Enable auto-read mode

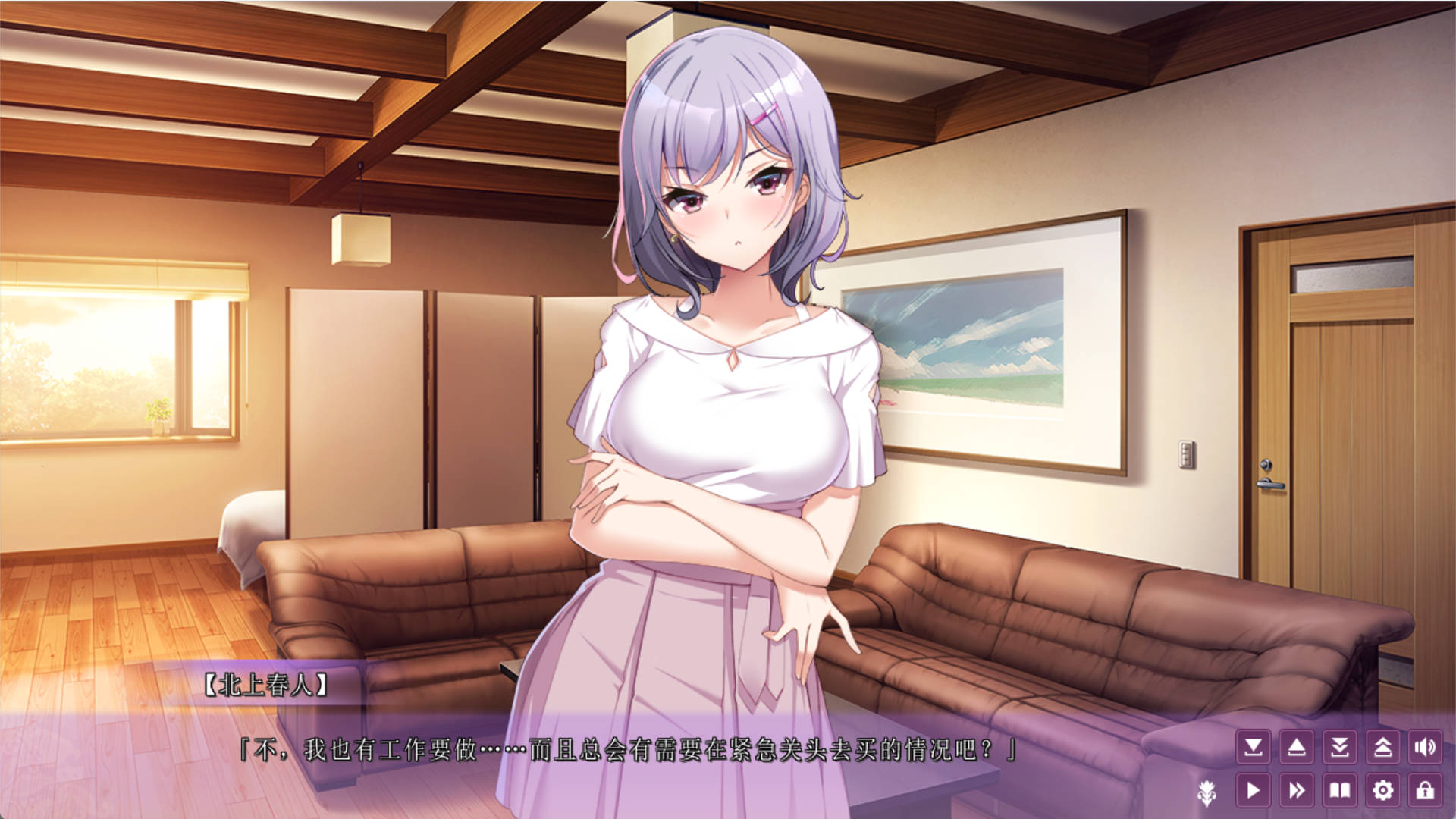click(x=1254, y=790)
